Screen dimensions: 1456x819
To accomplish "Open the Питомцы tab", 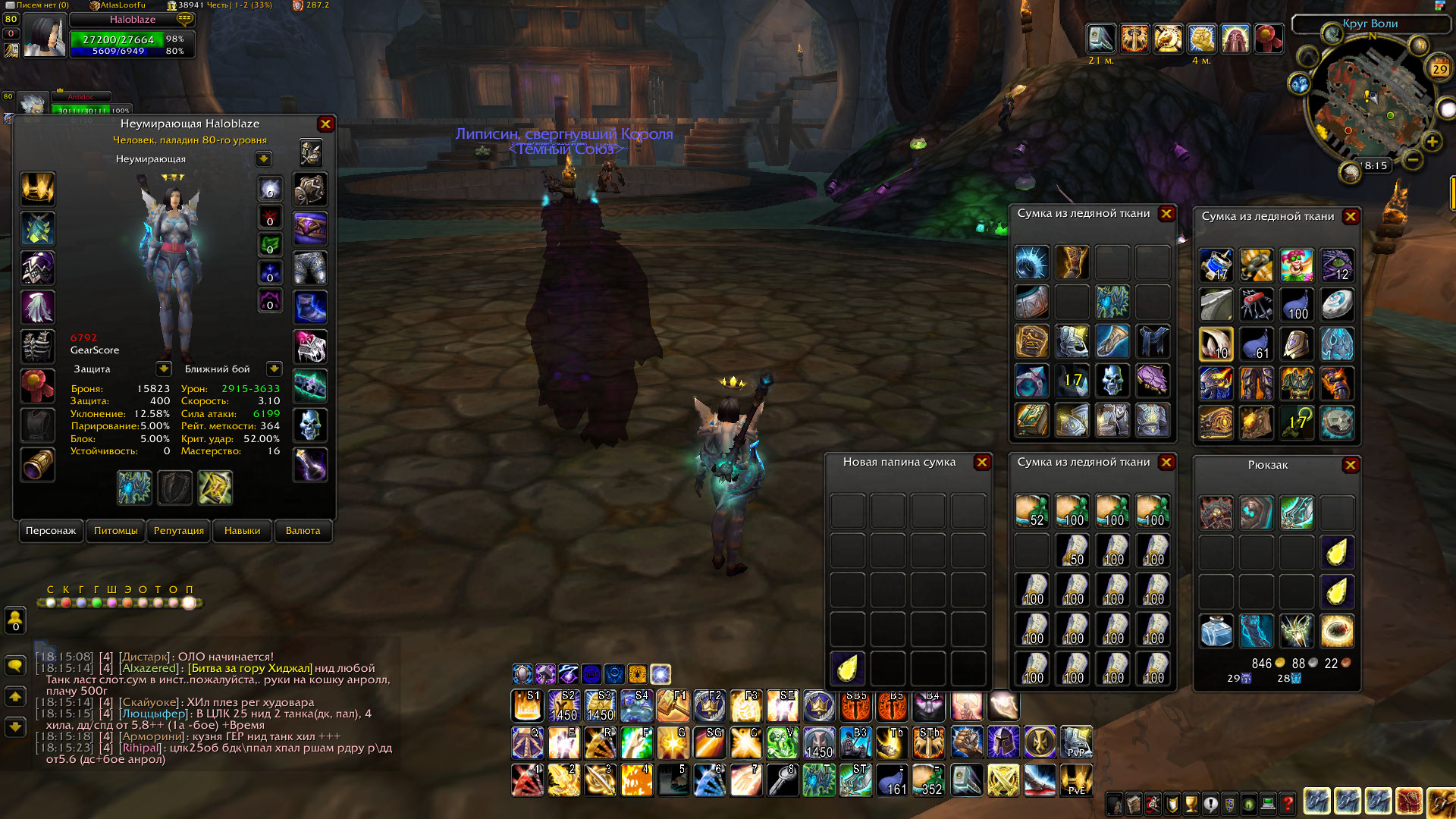I will [x=116, y=531].
